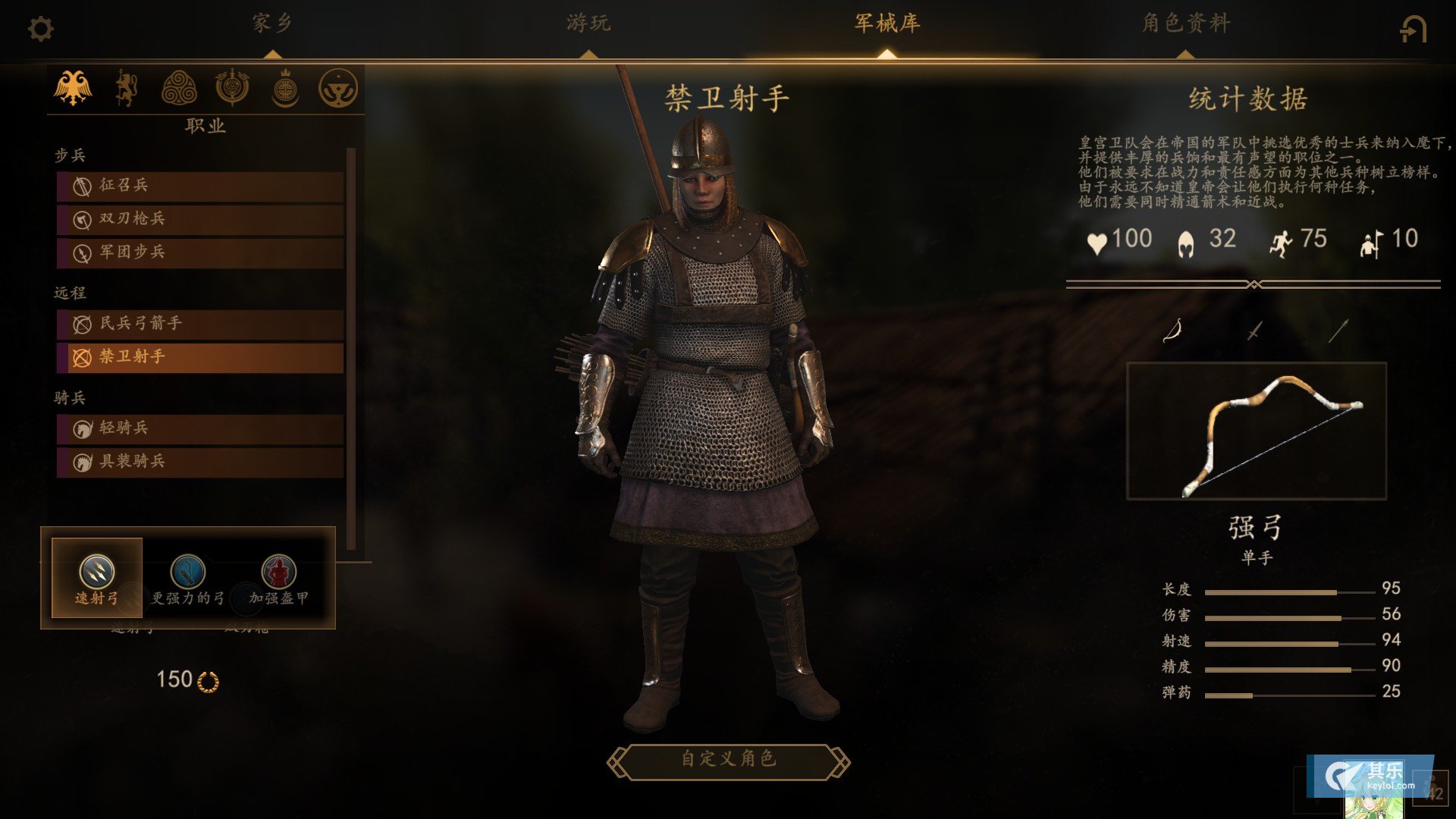Choose the 征召兵 infantry class

coord(200,186)
